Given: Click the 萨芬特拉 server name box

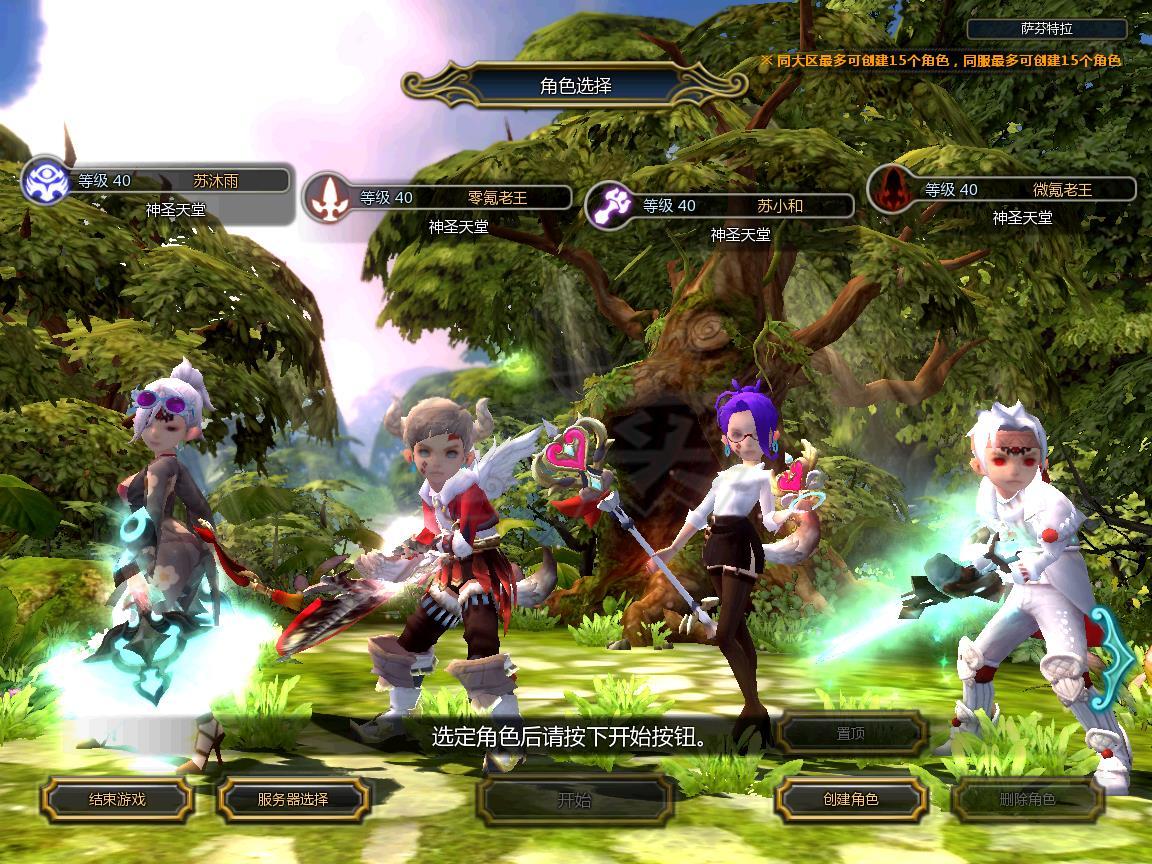Looking at the screenshot, I should pyautogui.click(x=1046, y=29).
